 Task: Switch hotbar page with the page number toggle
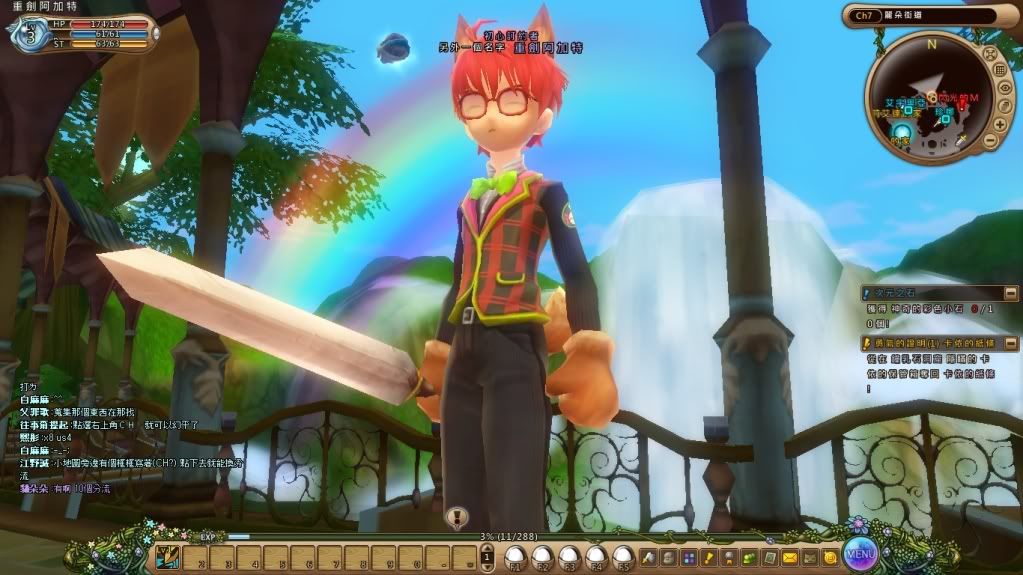(484, 556)
